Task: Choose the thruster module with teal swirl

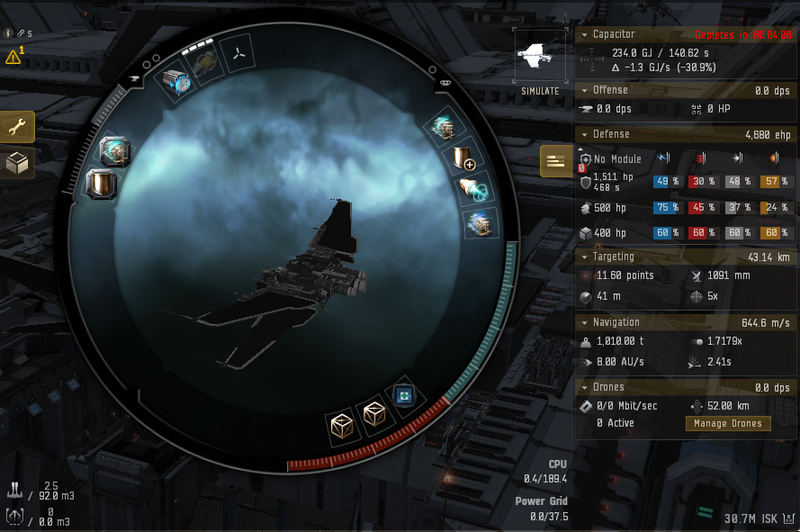Action: (x=473, y=190)
